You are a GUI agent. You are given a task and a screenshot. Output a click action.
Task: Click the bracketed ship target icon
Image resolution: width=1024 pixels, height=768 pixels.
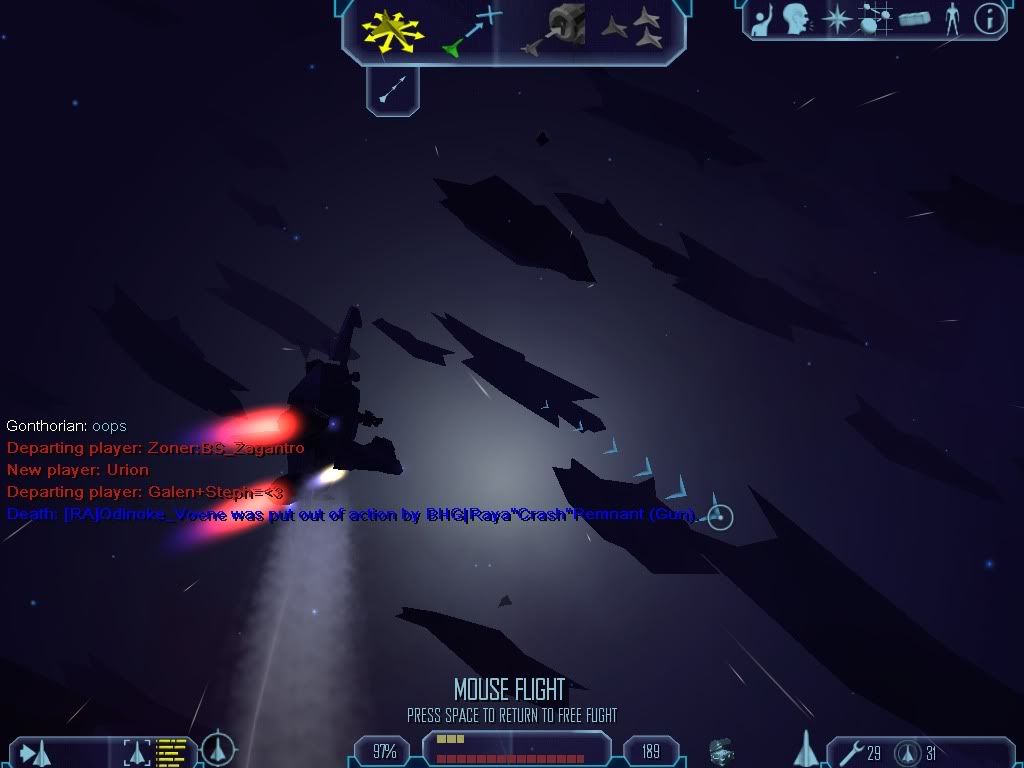point(135,751)
